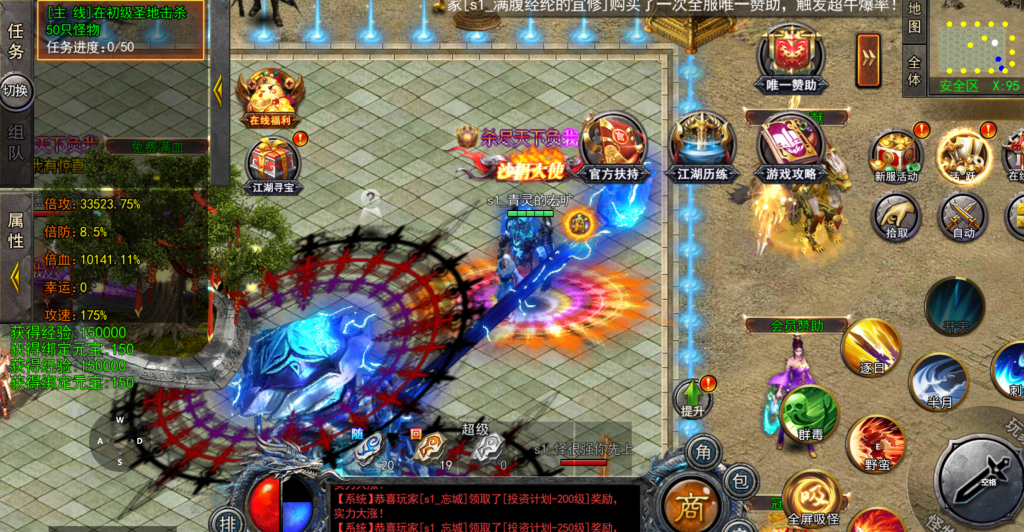Switch to the 组队 team tab

pos(16,143)
